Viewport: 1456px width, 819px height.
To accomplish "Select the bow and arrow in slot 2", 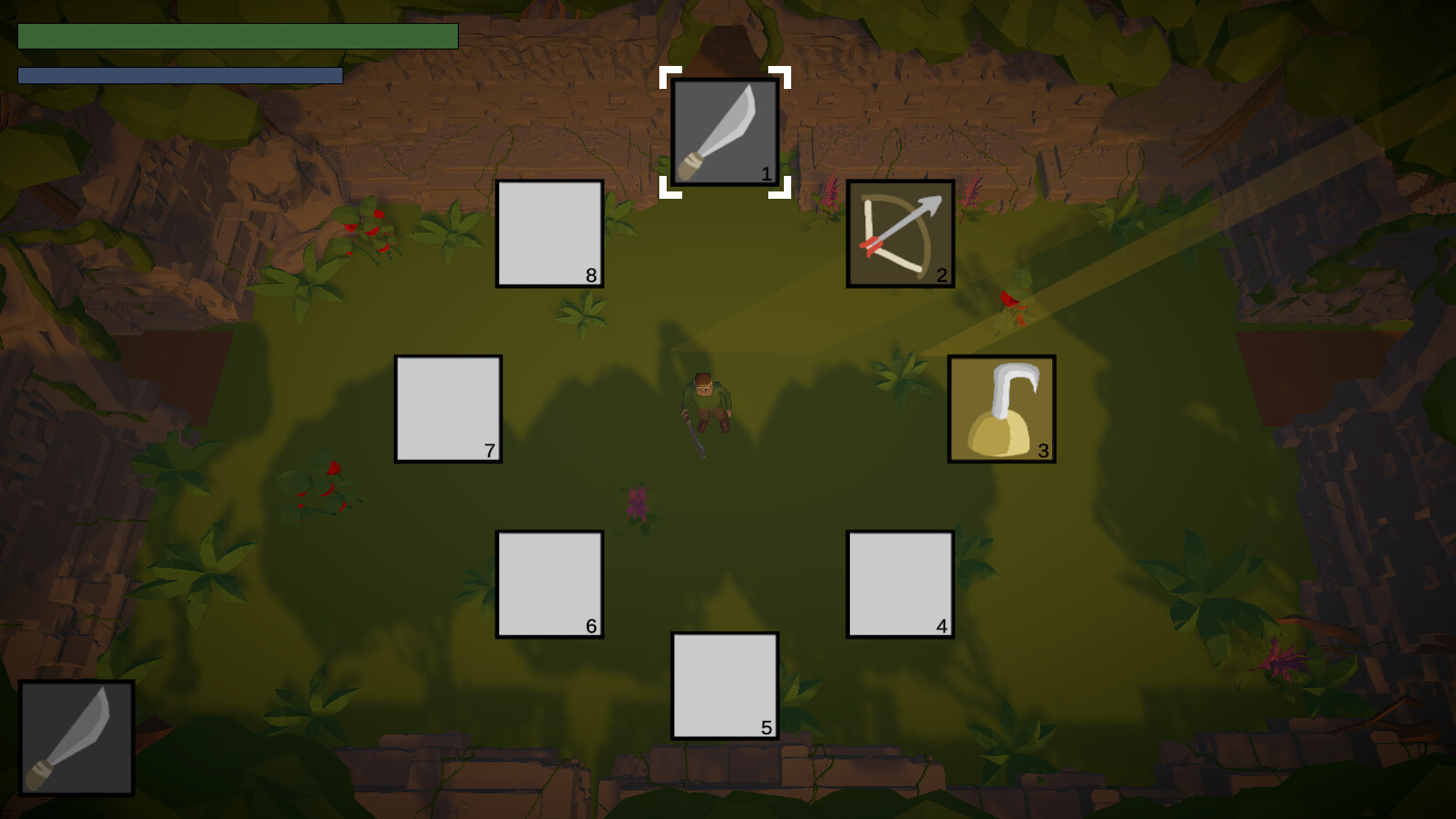I will (x=898, y=230).
